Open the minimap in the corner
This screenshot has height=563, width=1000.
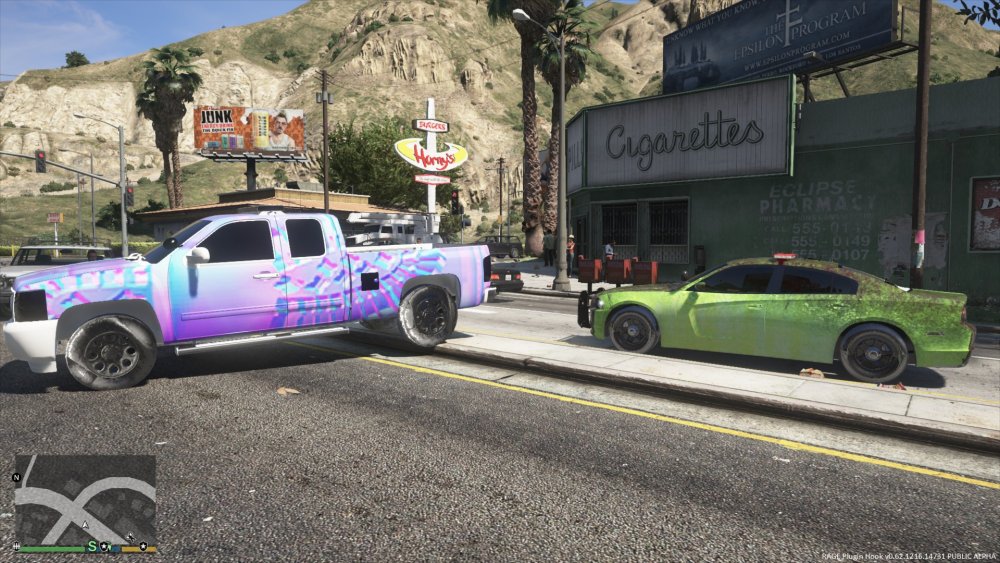(85, 499)
